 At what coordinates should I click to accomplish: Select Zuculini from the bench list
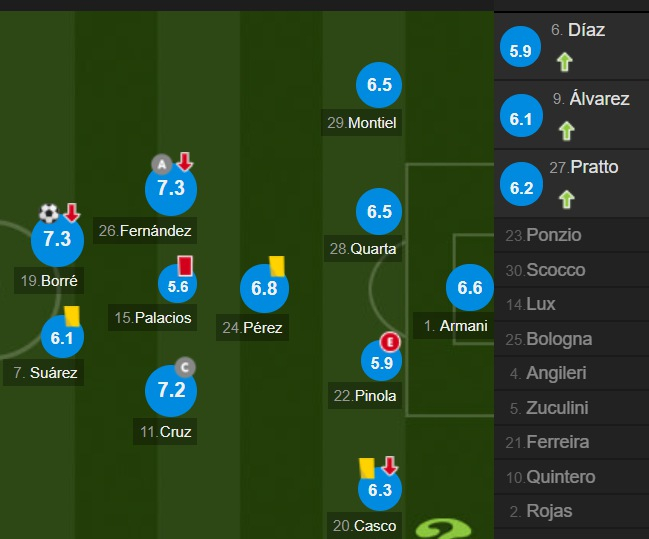571,408
